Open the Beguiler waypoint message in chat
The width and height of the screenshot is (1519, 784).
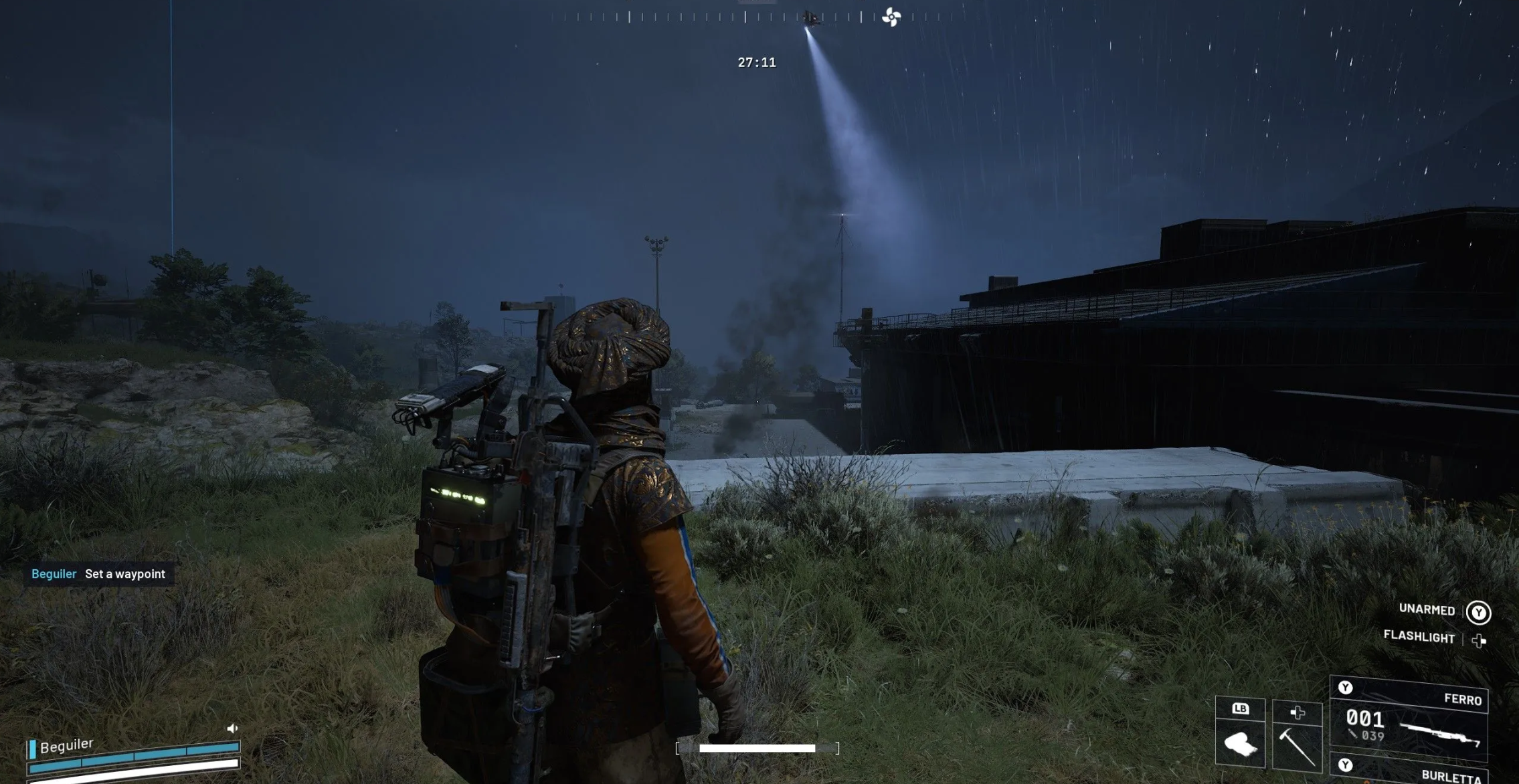click(99, 574)
